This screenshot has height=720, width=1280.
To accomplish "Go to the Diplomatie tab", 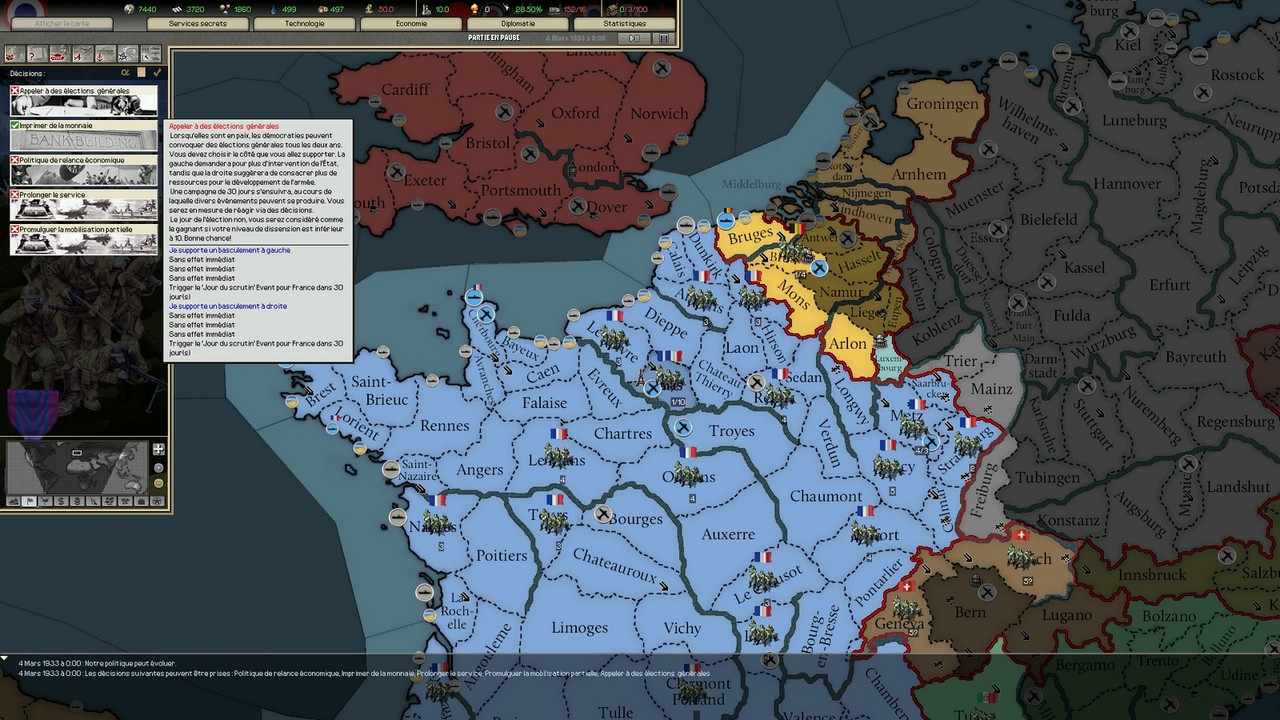I will (518, 23).
